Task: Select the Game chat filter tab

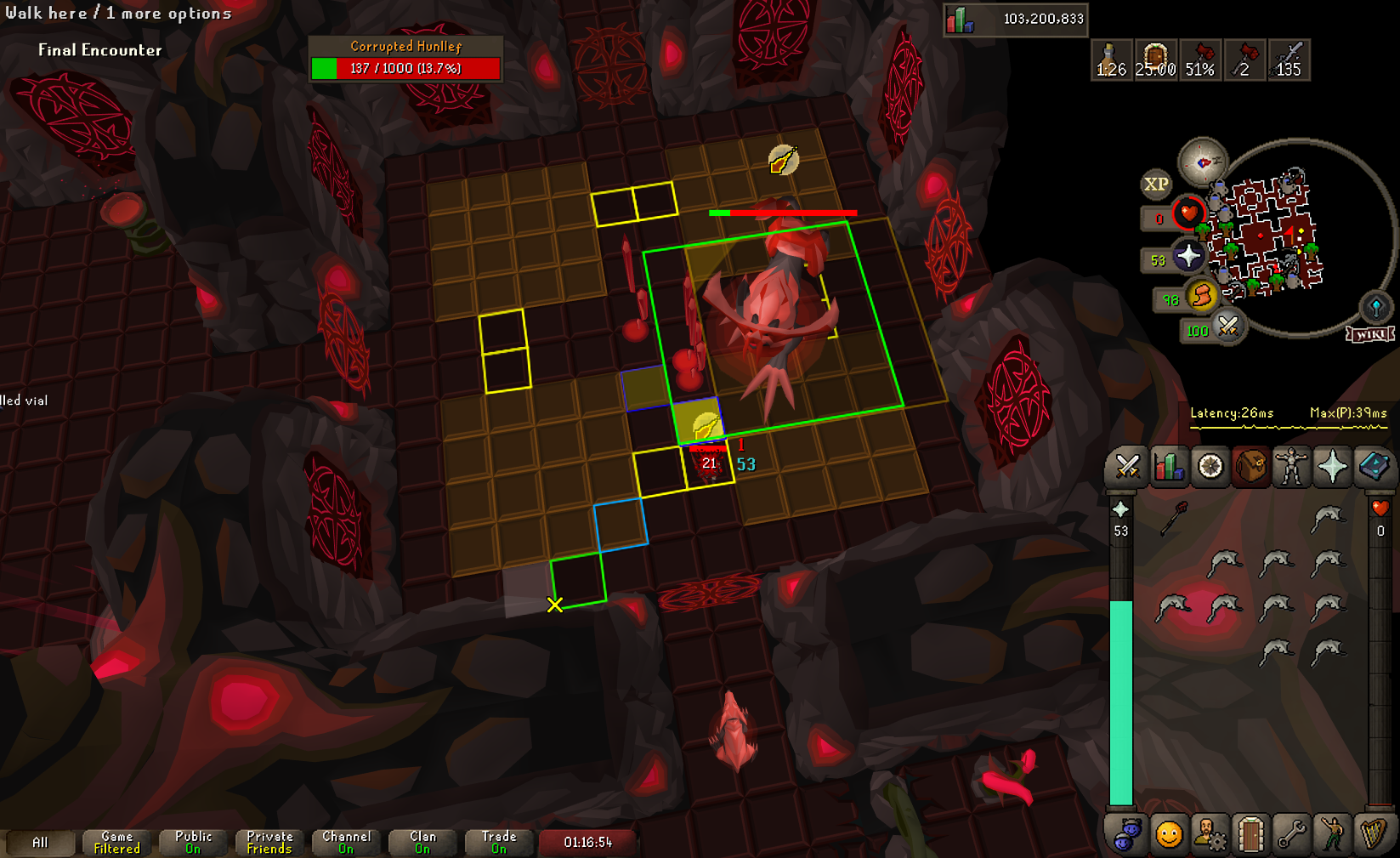Action: pos(116,842)
